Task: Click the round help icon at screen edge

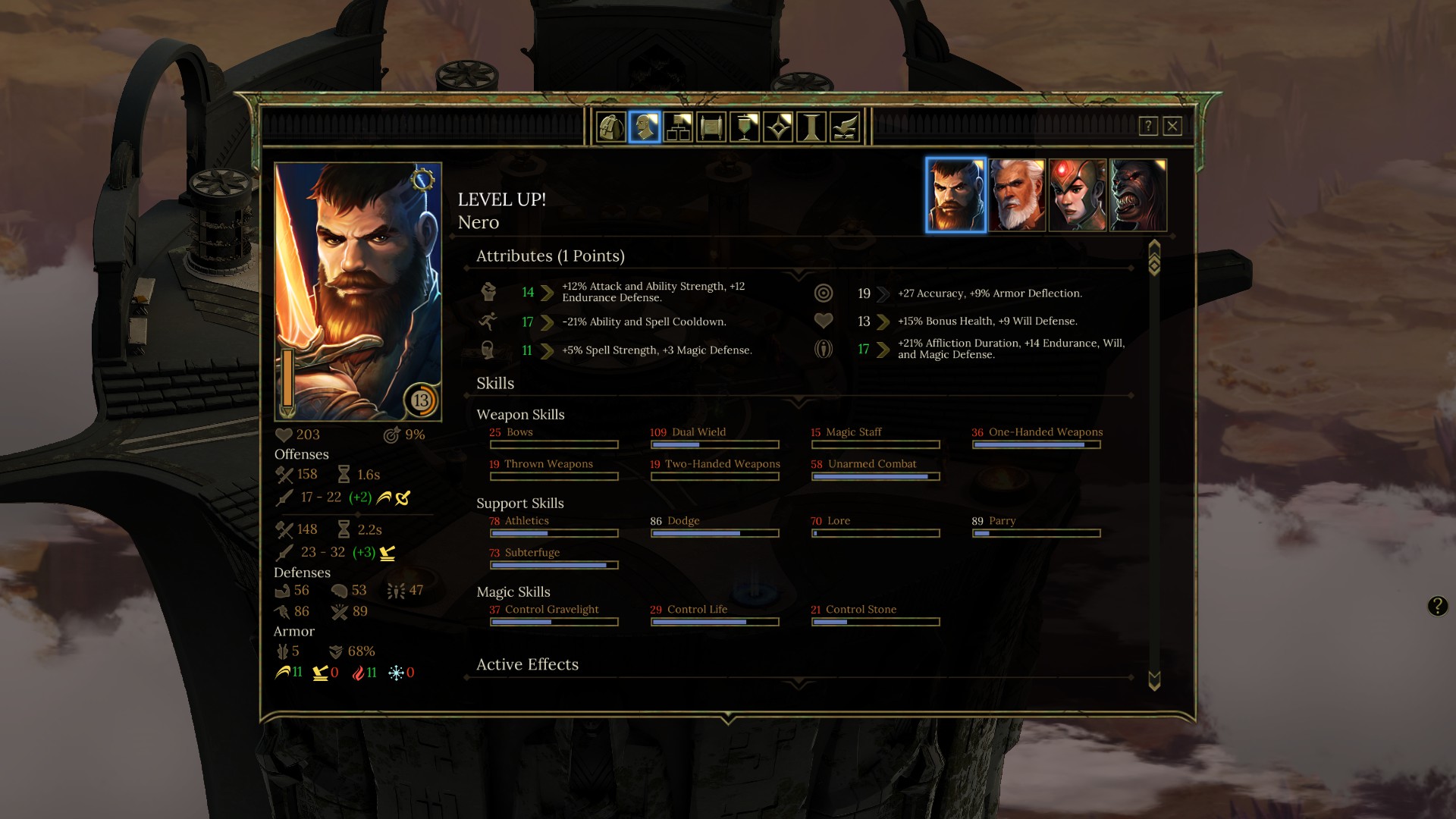Action: 1437,606
